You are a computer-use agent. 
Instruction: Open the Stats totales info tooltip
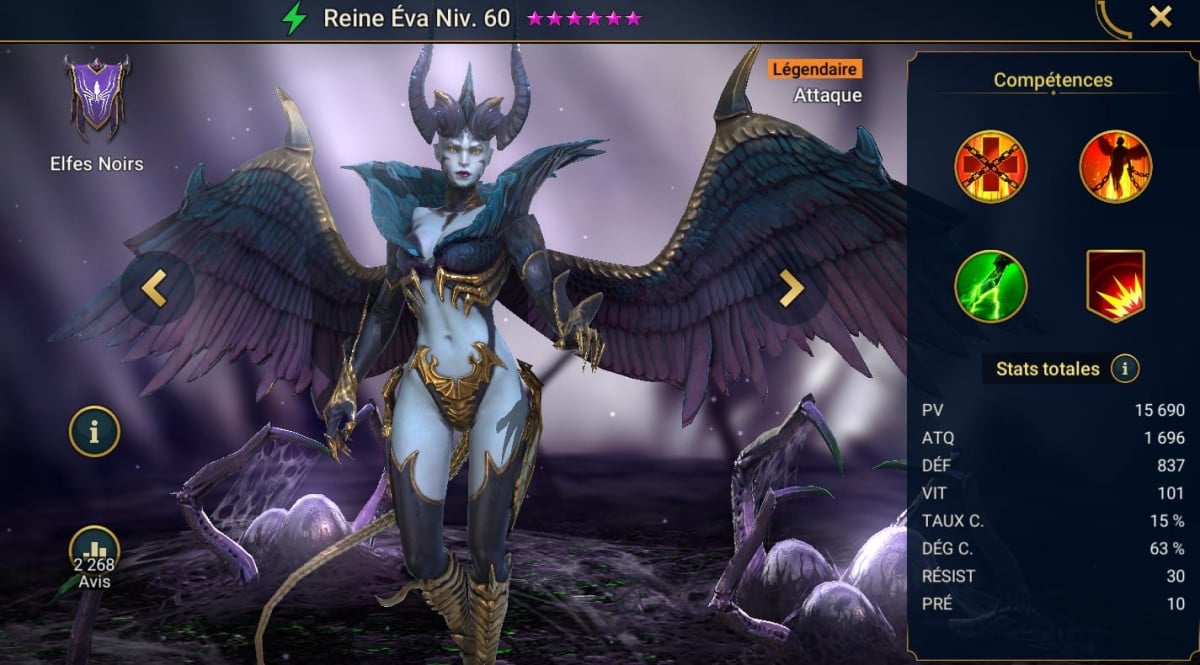tap(1125, 369)
